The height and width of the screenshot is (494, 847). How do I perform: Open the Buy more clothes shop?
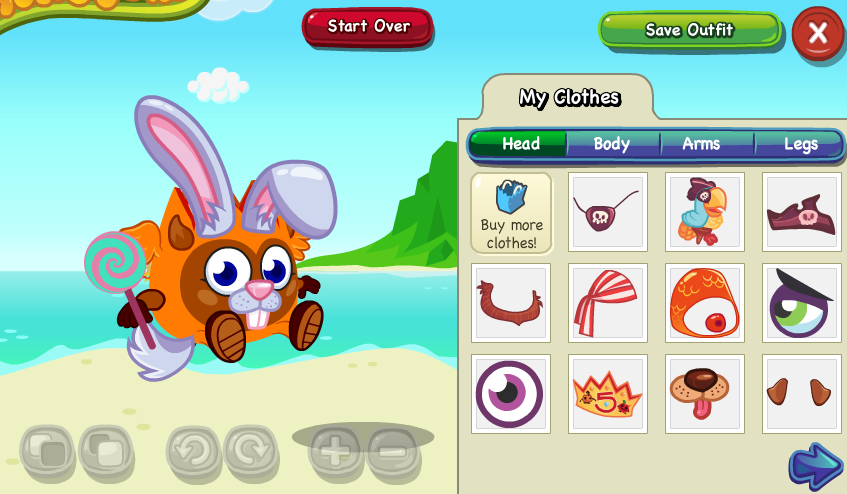[x=511, y=212]
